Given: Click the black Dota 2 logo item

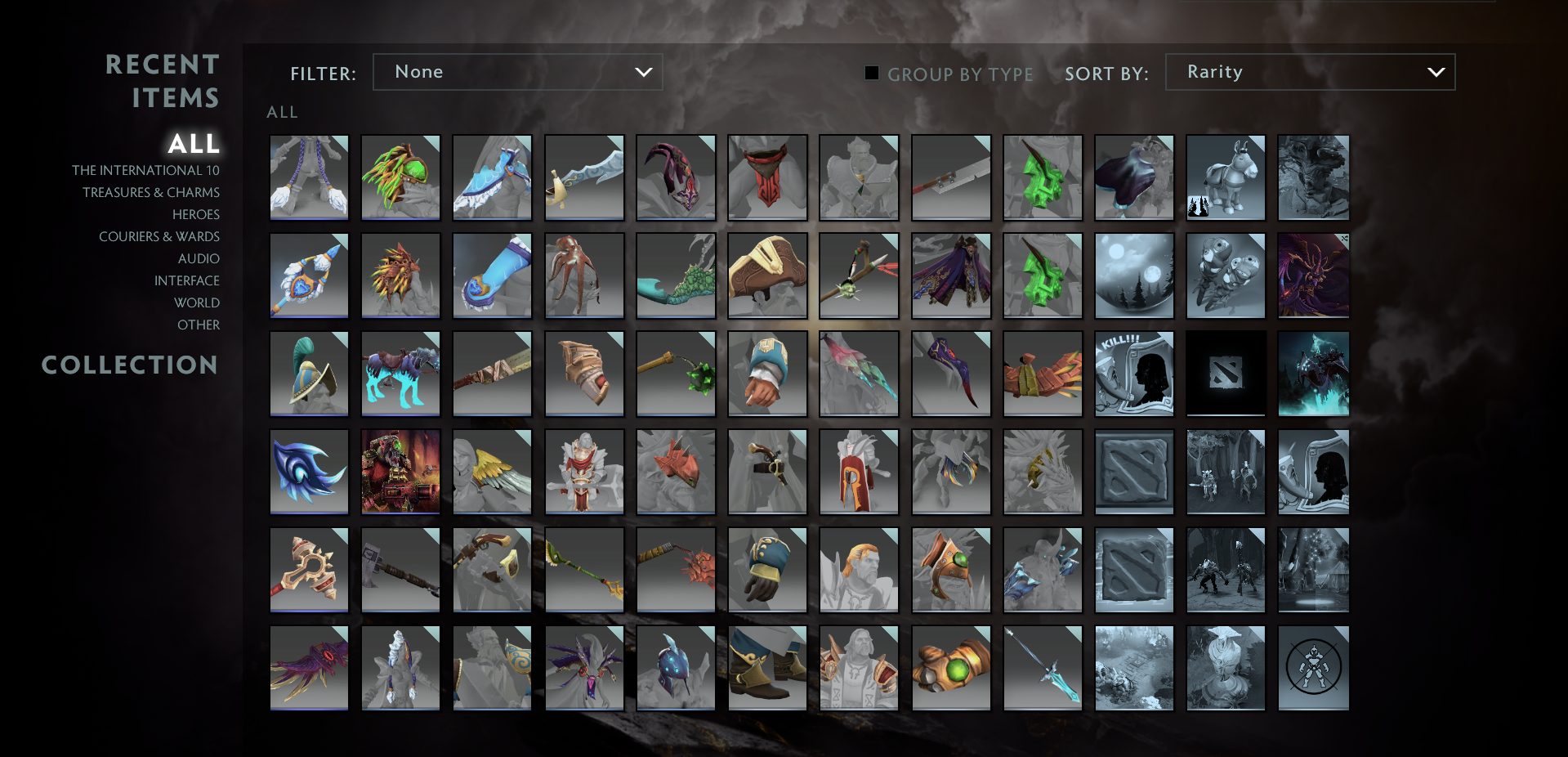Looking at the screenshot, I should [1225, 374].
